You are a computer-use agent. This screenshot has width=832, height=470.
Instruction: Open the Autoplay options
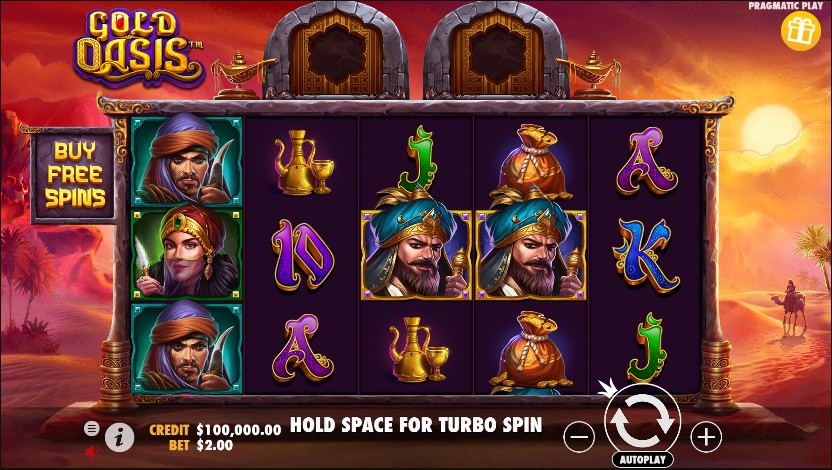tap(642, 460)
